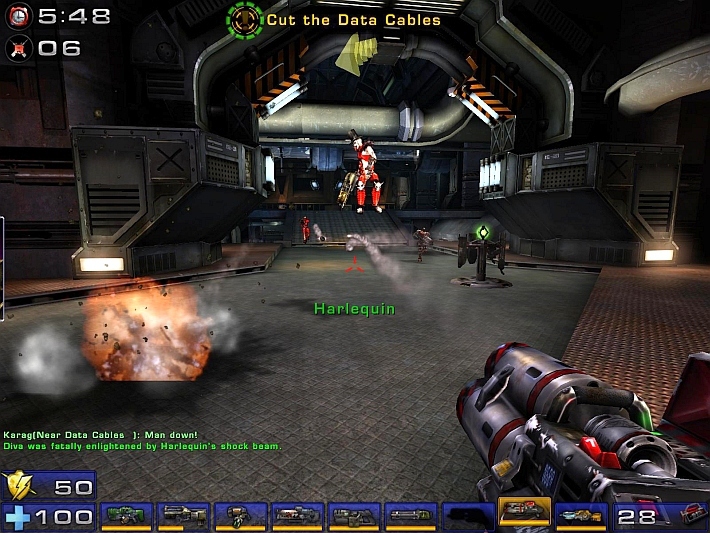Switch to the Minigun slot
The height and width of the screenshot is (533, 710).
411,514
